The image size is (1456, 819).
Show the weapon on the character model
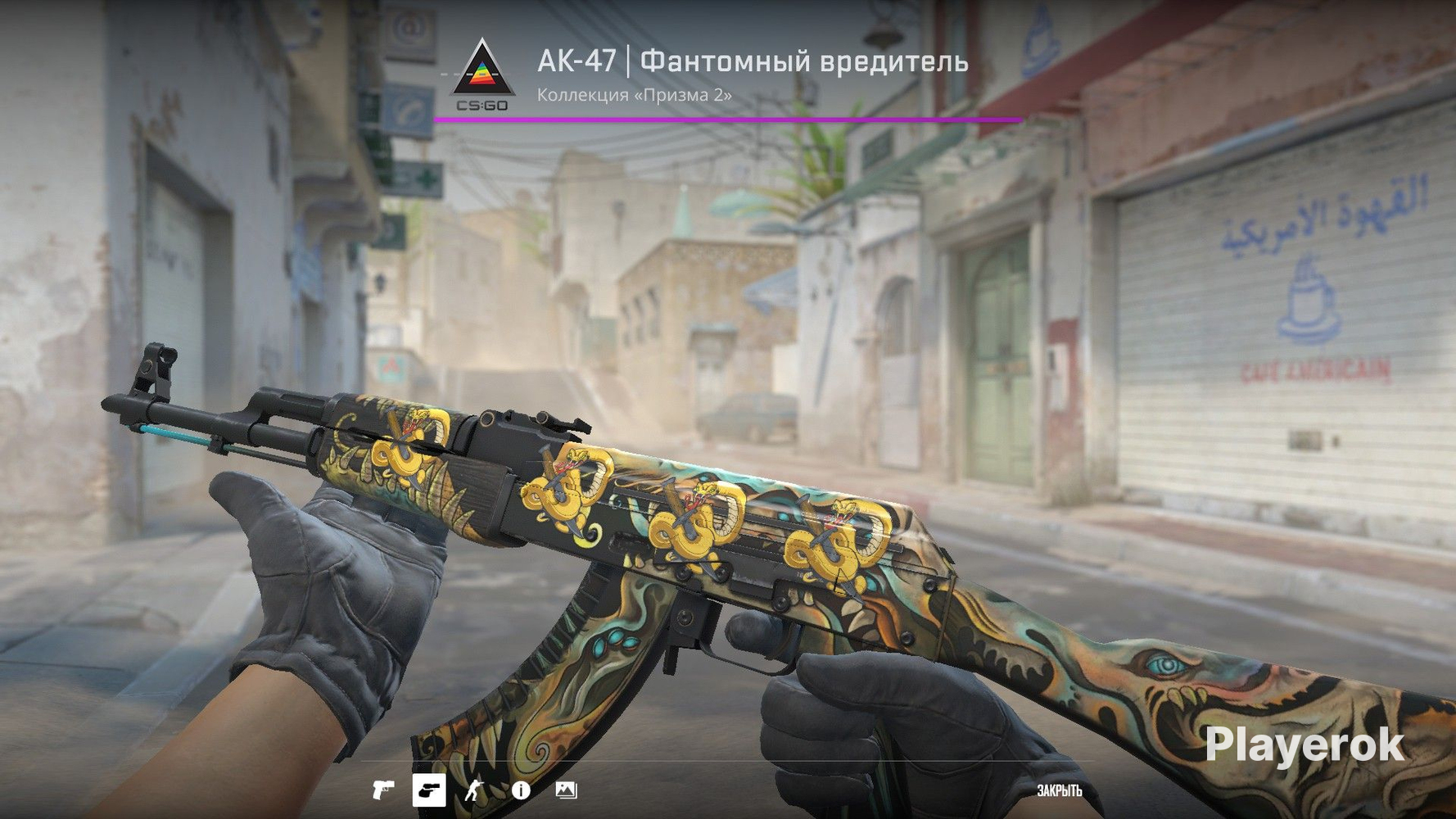coord(474,790)
